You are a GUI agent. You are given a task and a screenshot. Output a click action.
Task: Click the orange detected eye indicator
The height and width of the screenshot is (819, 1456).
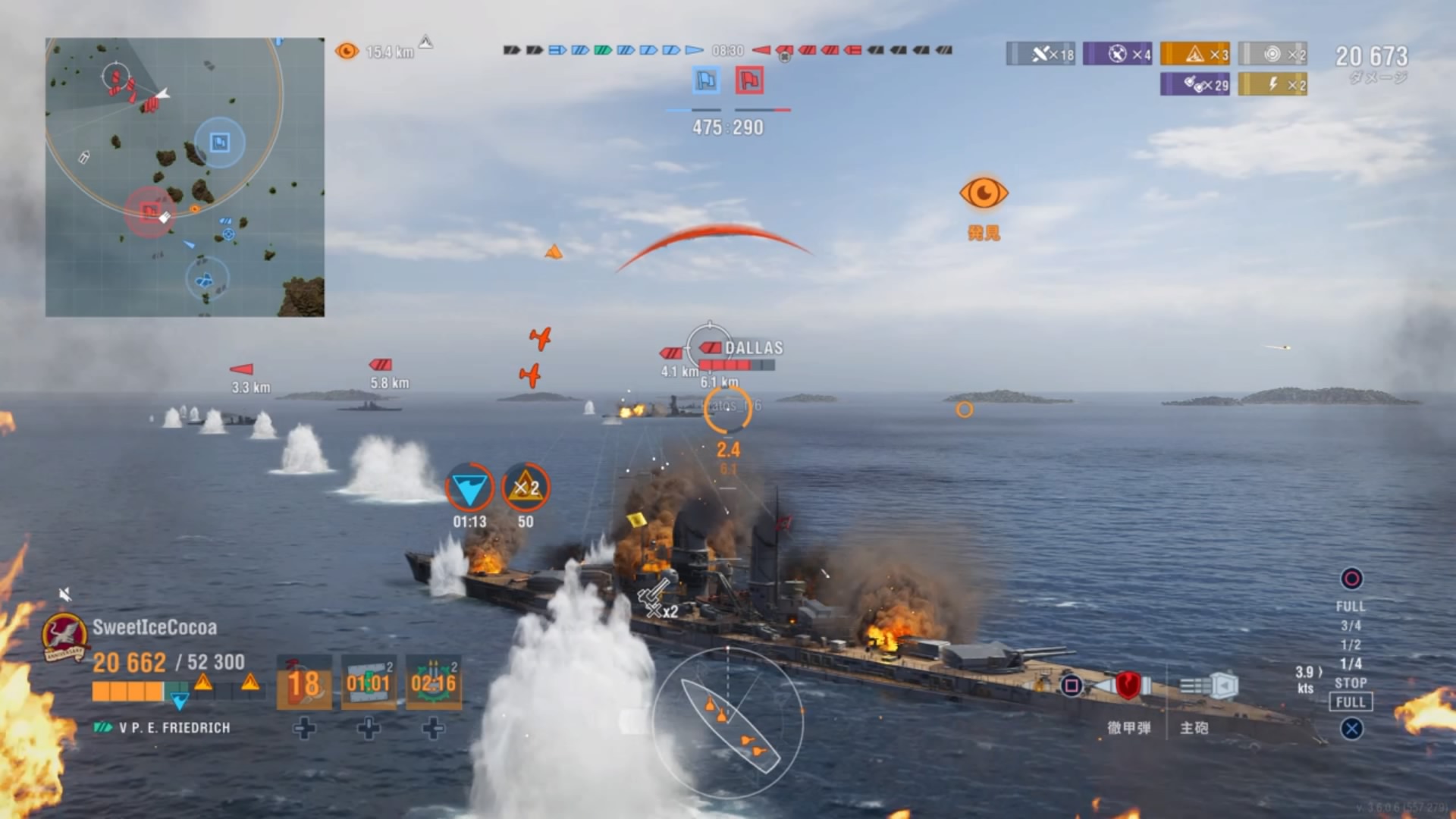tap(984, 194)
